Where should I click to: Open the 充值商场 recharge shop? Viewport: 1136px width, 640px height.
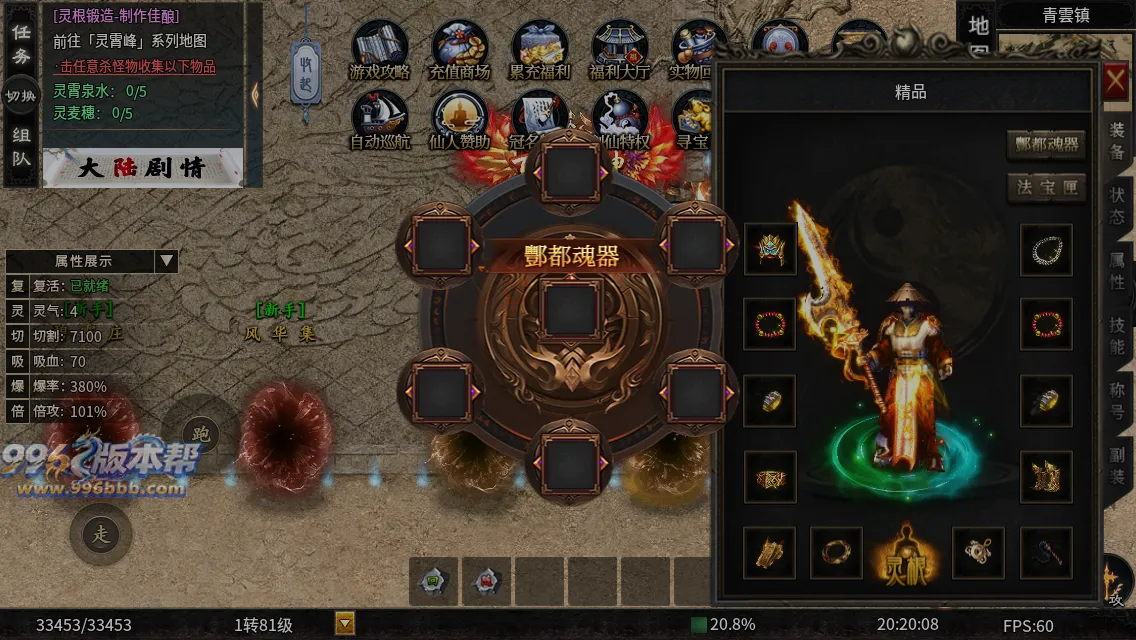pyautogui.click(x=459, y=51)
